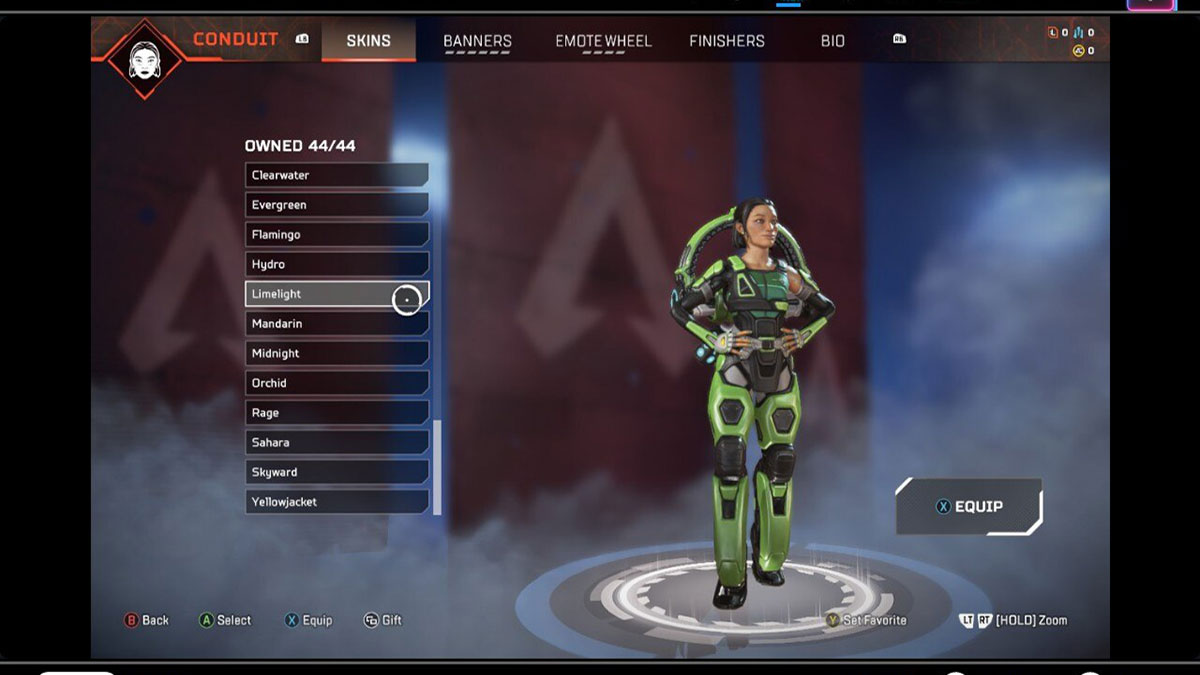Choose the Evergreen skin
This screenshot has width=1200, height=675.
pyautogui.click(x=336, y=205)
